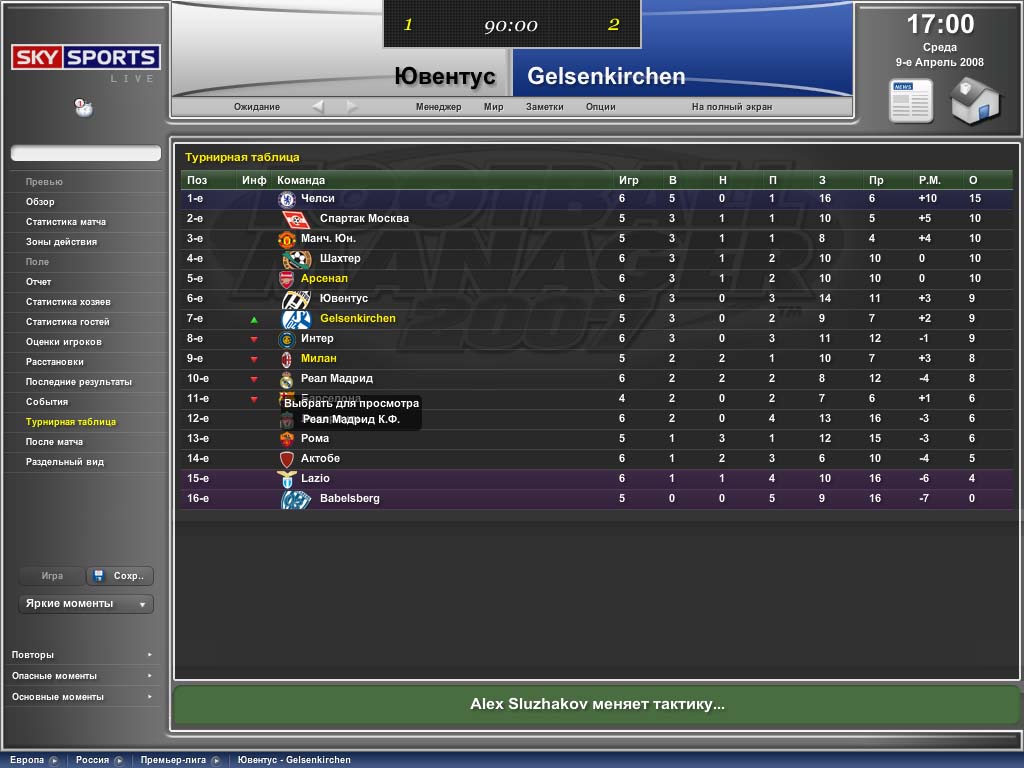Viewport: 1024px width, 768px height.
Task: Click the Сохр.. save button
Action: tap(120, 576)
